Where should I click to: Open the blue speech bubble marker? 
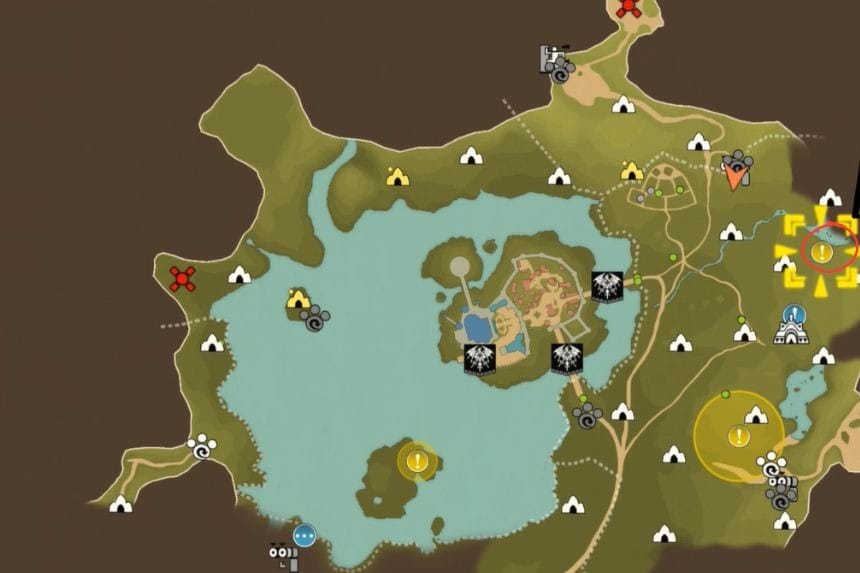(x=304, y=534)
